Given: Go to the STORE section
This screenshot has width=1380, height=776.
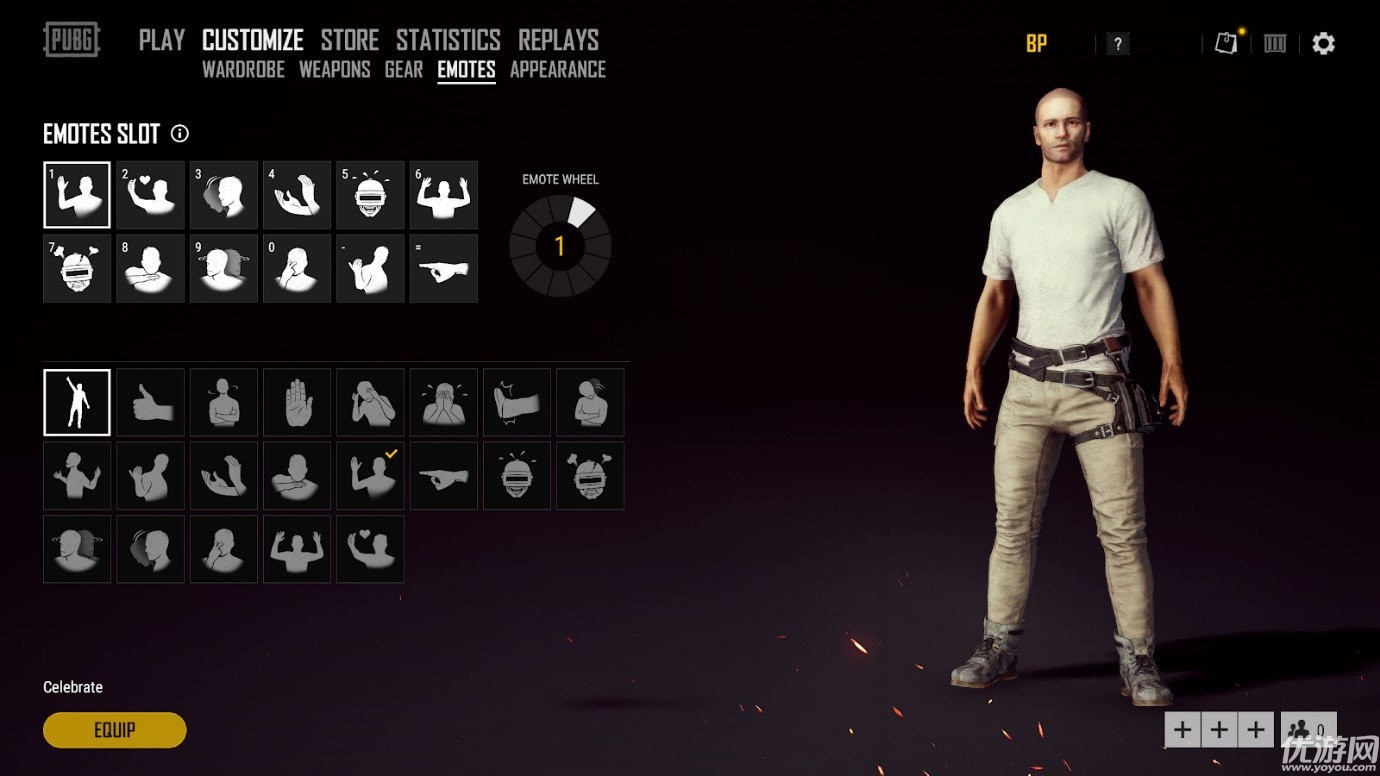Looking at the screenshot, I should click(349, 40).
